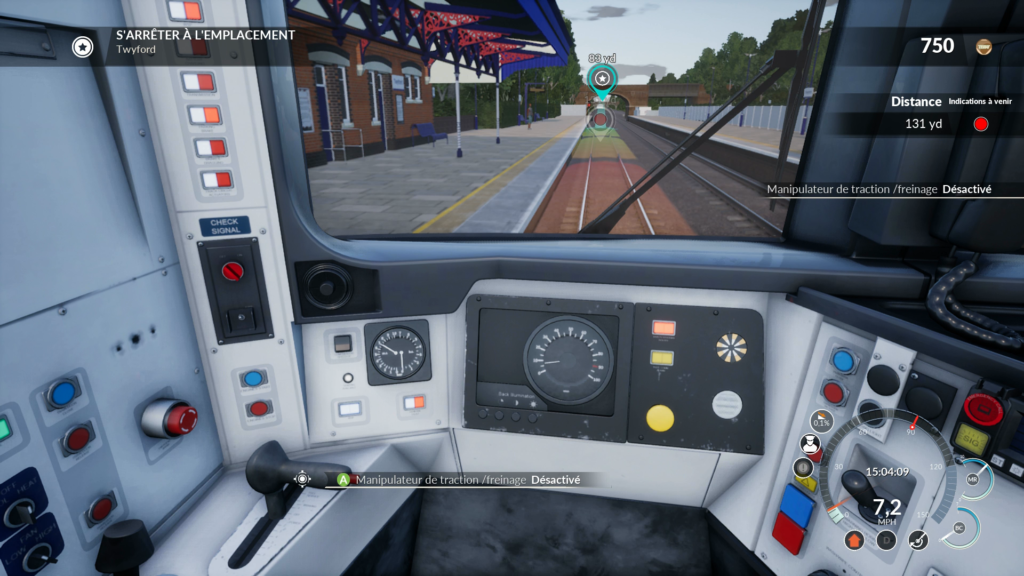Click the red signal dot at 131 yd

981,124
